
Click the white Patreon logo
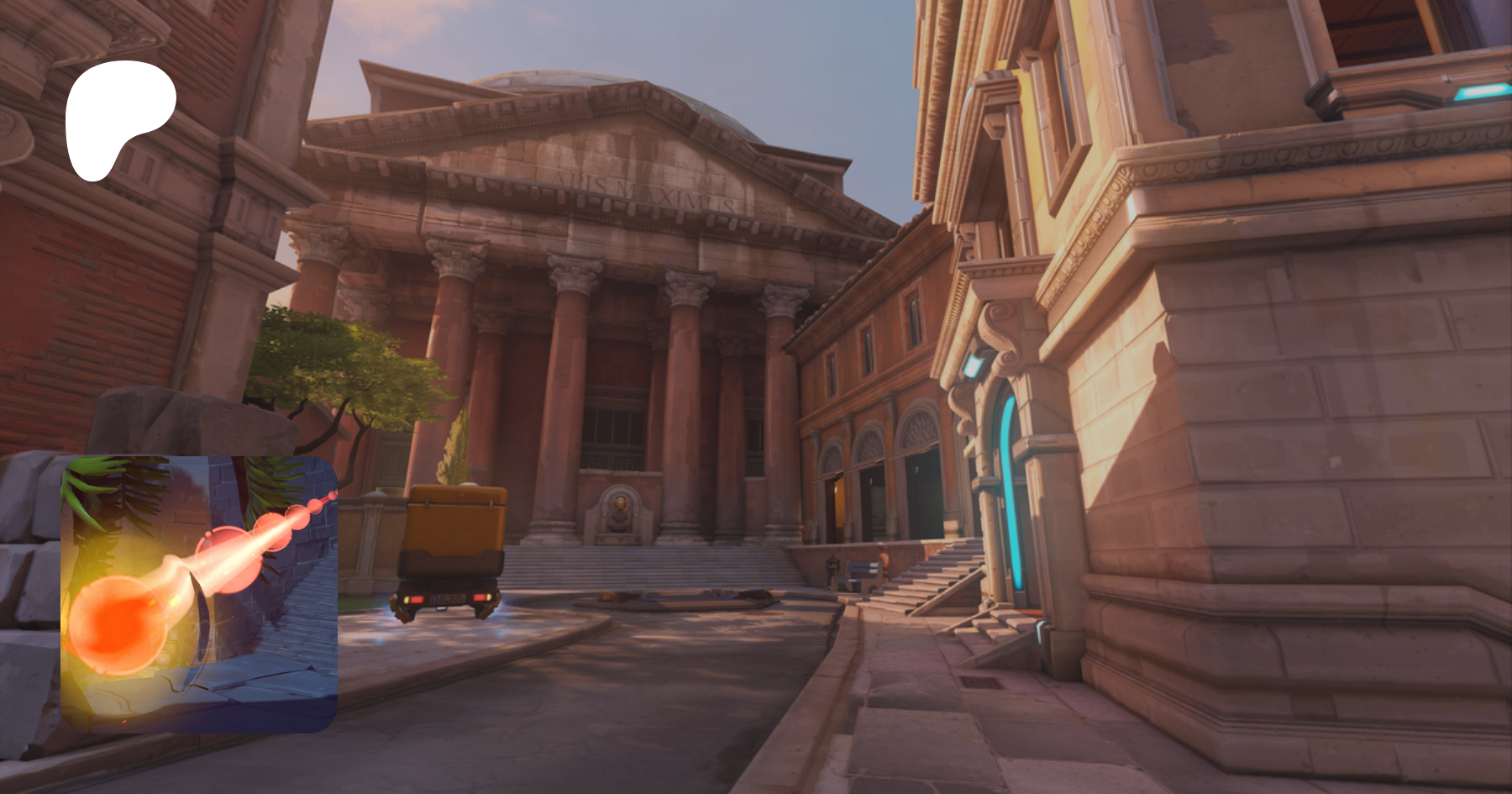pos(118,118)
